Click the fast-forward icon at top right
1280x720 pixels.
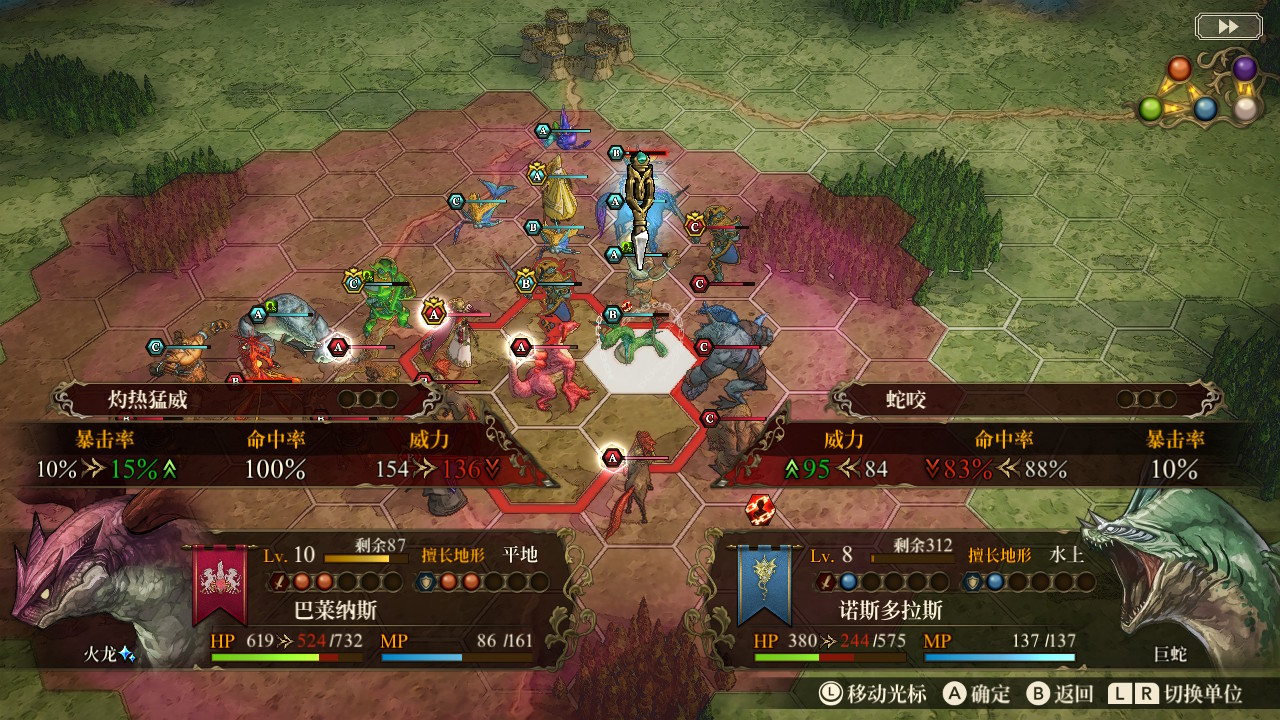pos(1228,27)
